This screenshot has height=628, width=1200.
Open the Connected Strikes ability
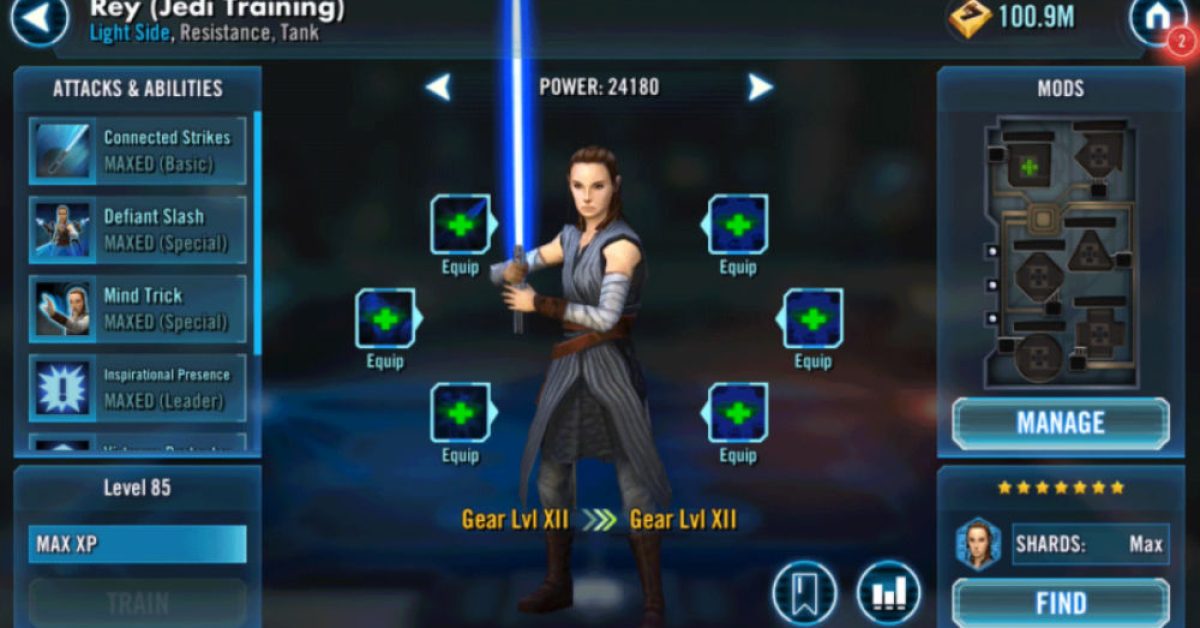tap(138, 151)
